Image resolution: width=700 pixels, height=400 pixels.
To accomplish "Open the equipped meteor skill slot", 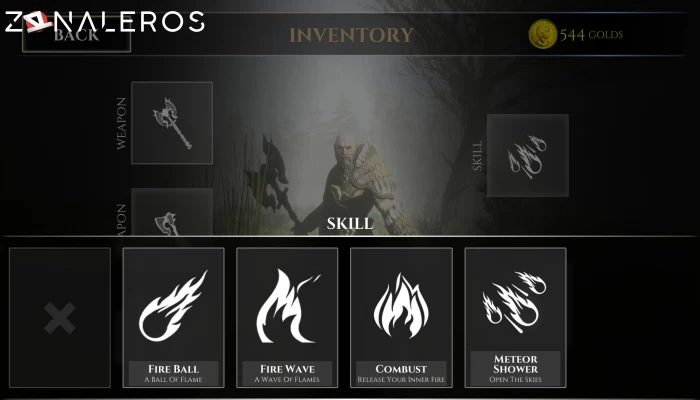I will click(527, 155).
